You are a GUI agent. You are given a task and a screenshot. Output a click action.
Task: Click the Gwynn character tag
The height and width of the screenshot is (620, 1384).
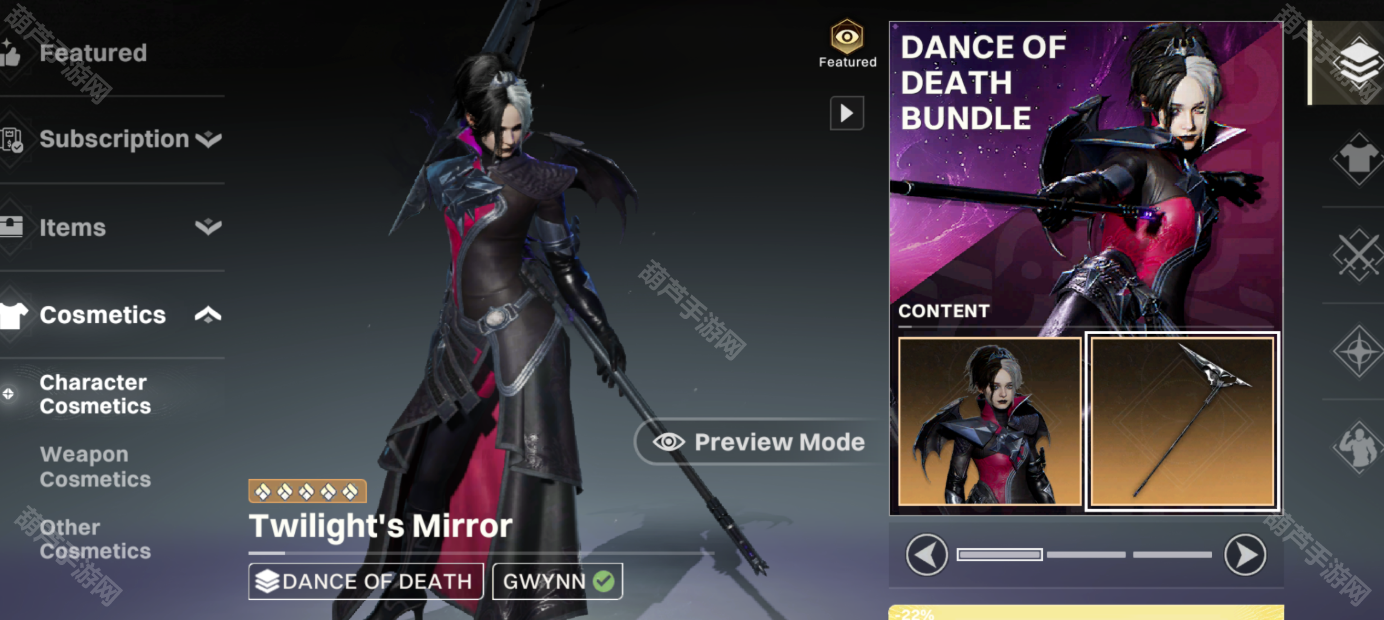(557, 581)
